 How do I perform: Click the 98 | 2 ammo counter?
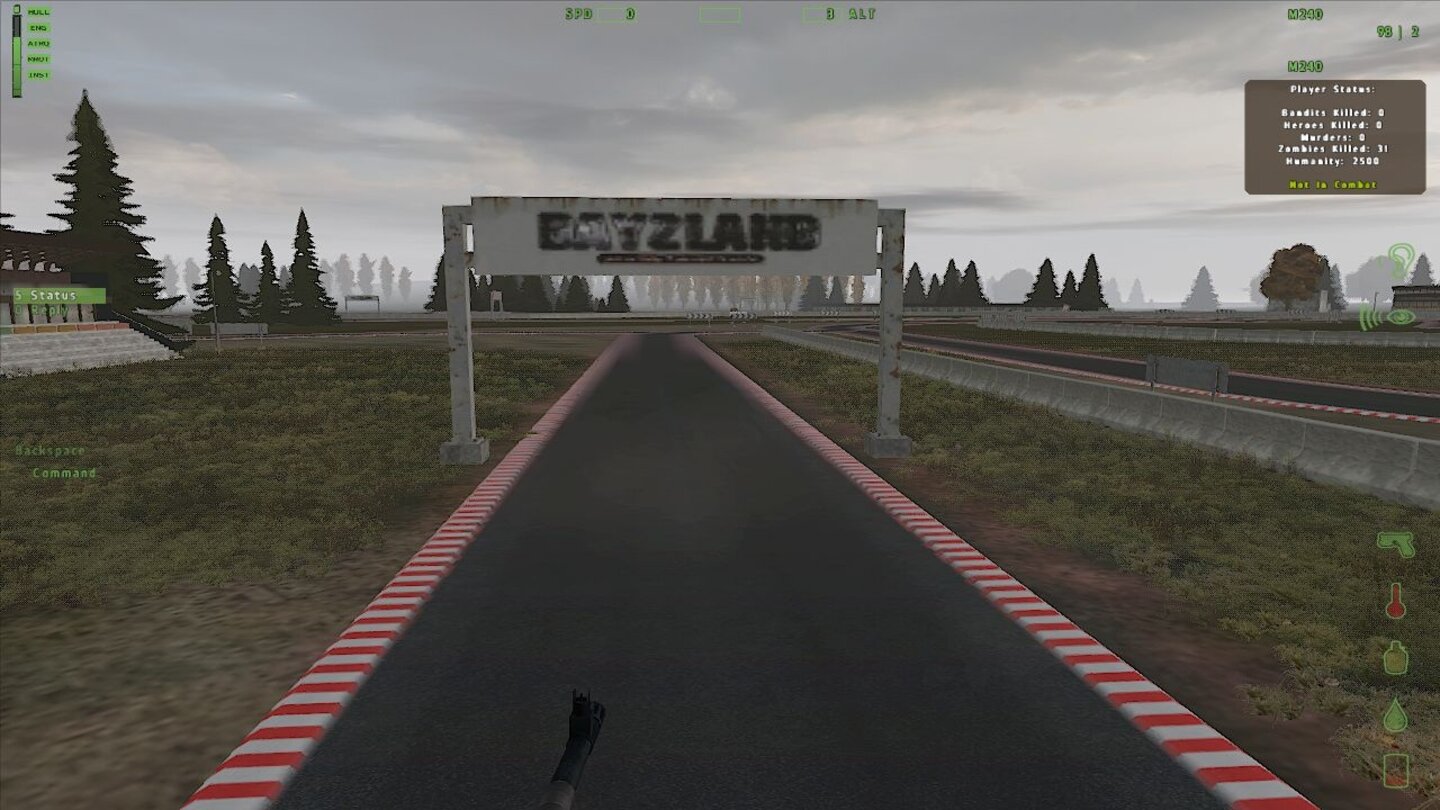pos(1397,30)
